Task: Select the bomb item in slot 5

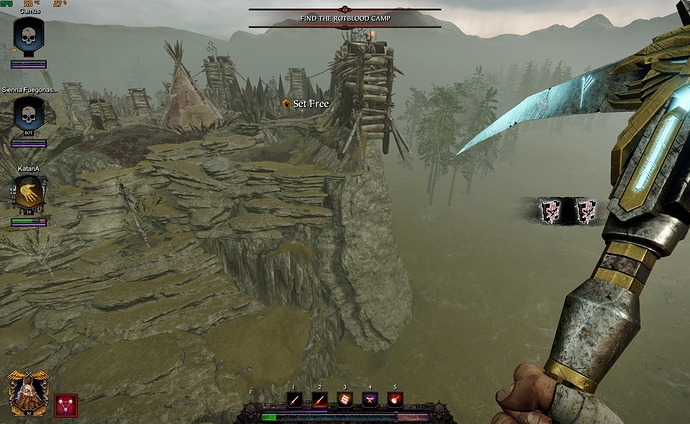Action: coord(395,400)
